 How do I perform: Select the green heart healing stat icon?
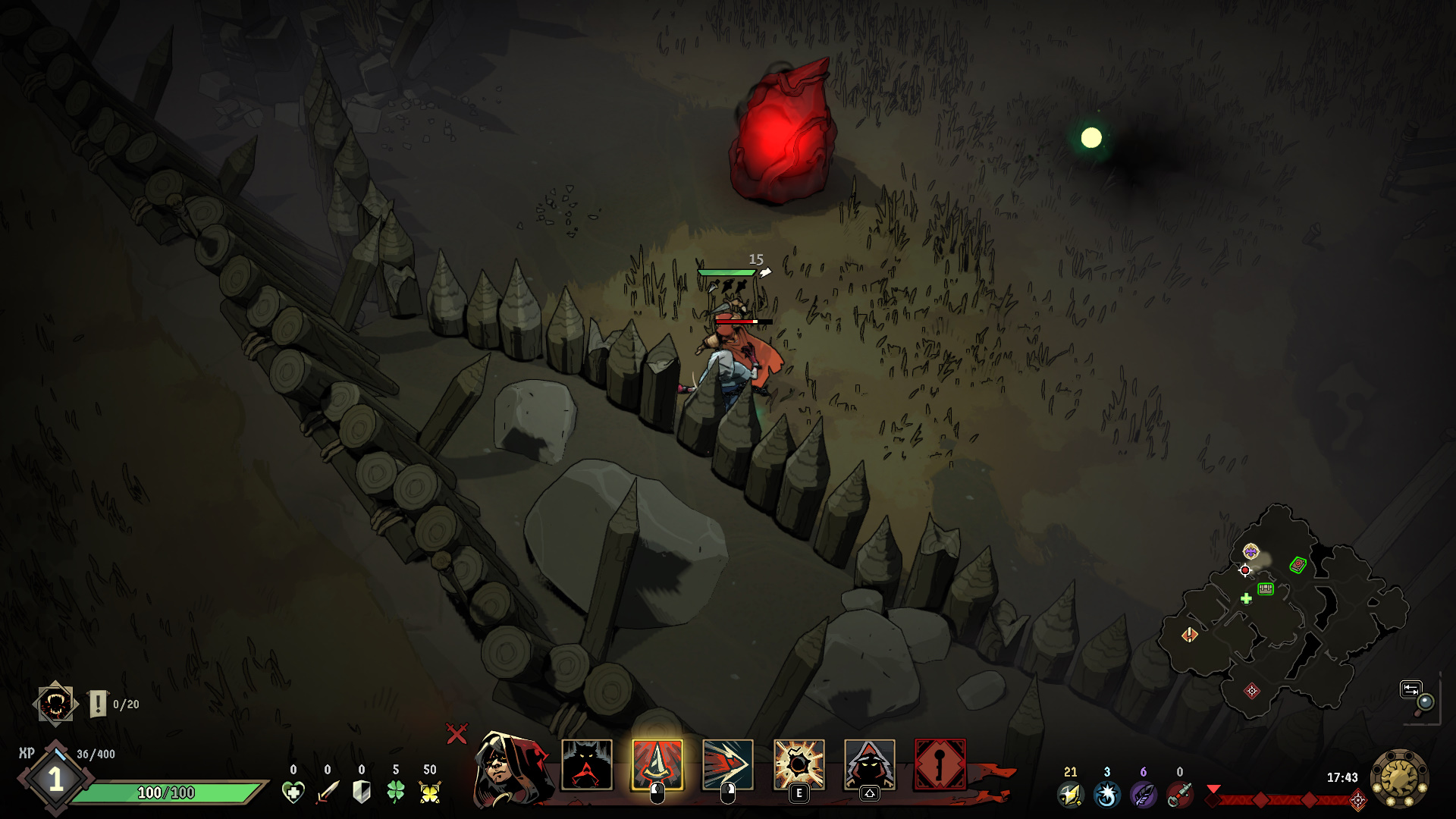[x=293, y=792]
